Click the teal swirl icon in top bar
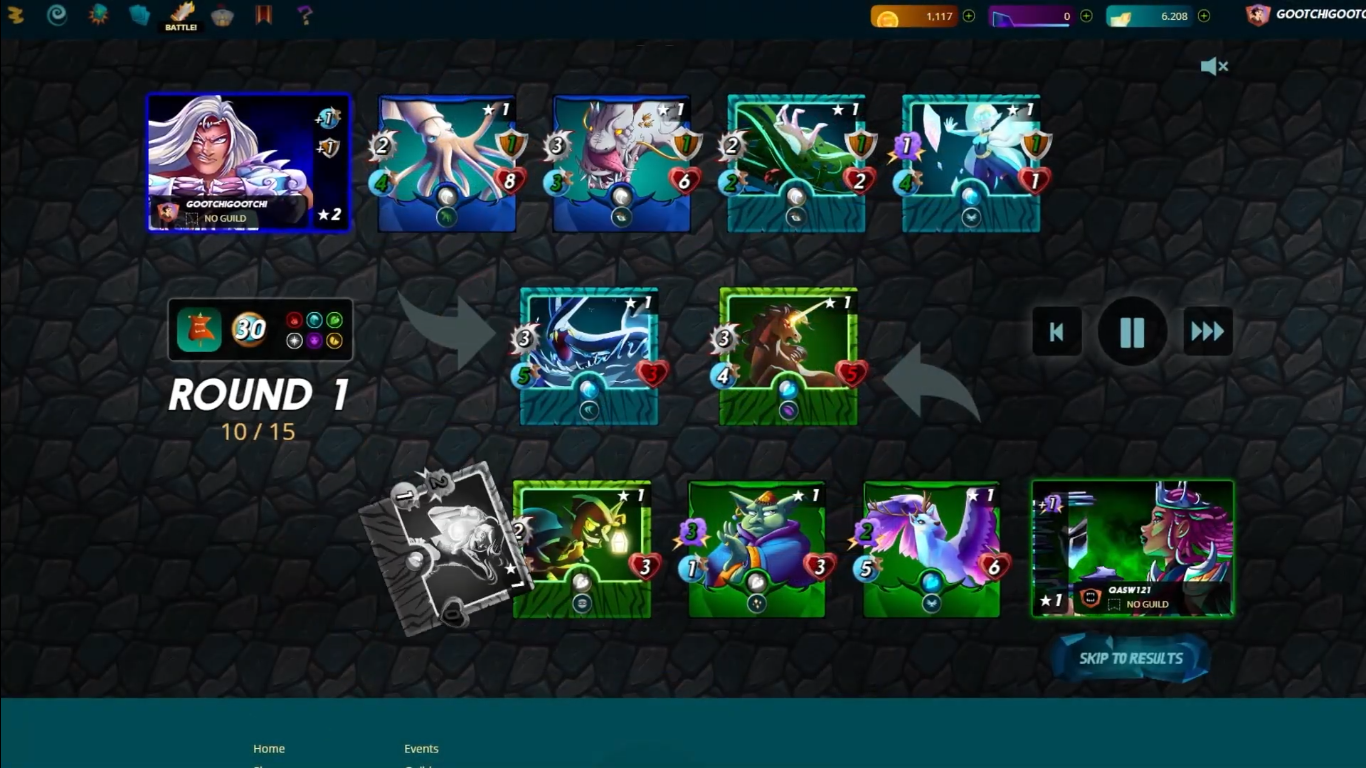Screen dimensions: 1366x768 point(57,15)
